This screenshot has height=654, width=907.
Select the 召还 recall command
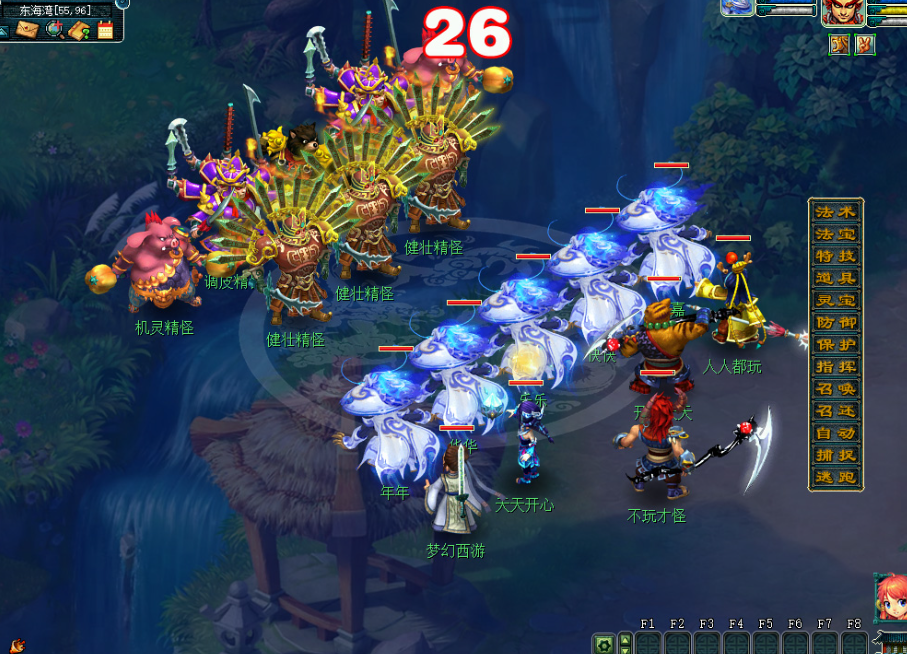pos(835,410)
